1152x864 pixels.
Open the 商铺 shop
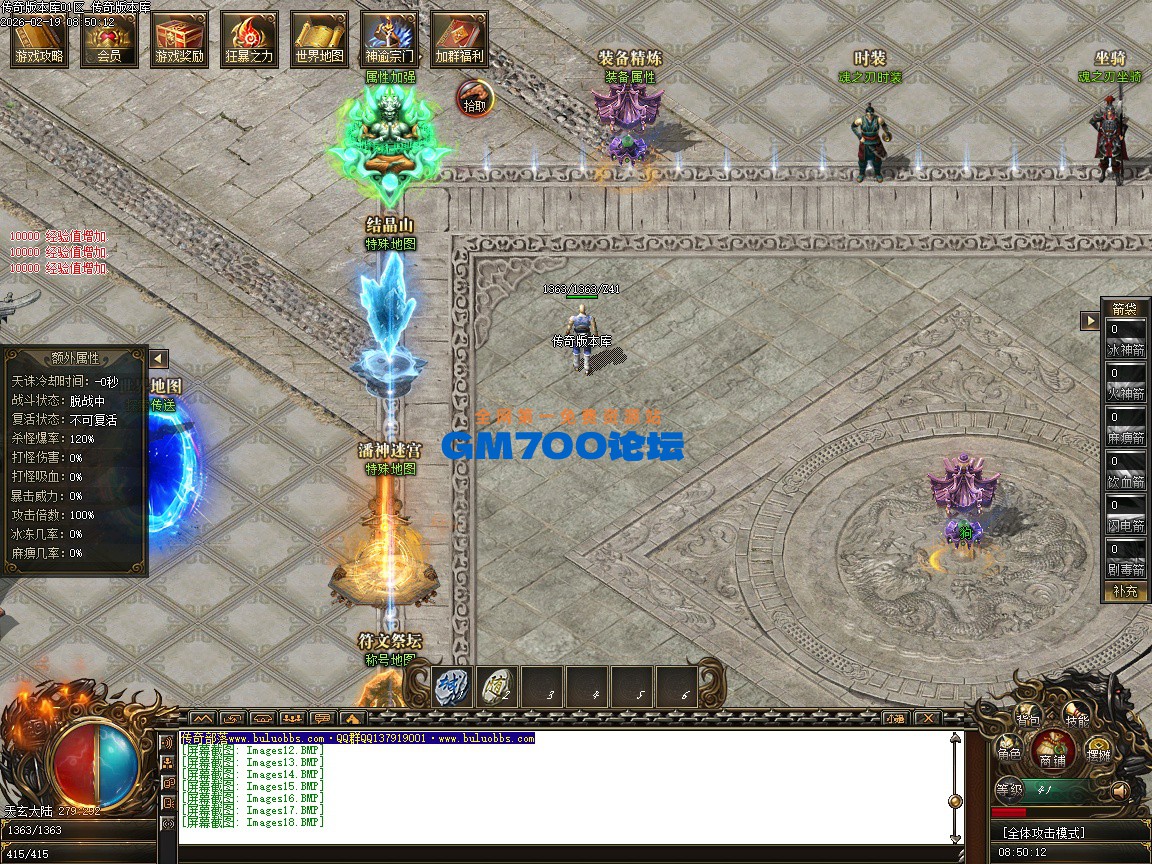tap(1053, 750)
